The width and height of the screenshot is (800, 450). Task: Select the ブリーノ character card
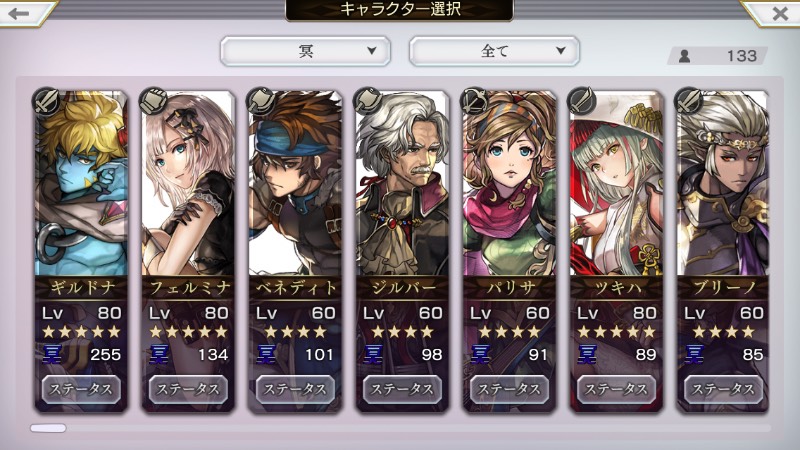(x=724, y=190)
